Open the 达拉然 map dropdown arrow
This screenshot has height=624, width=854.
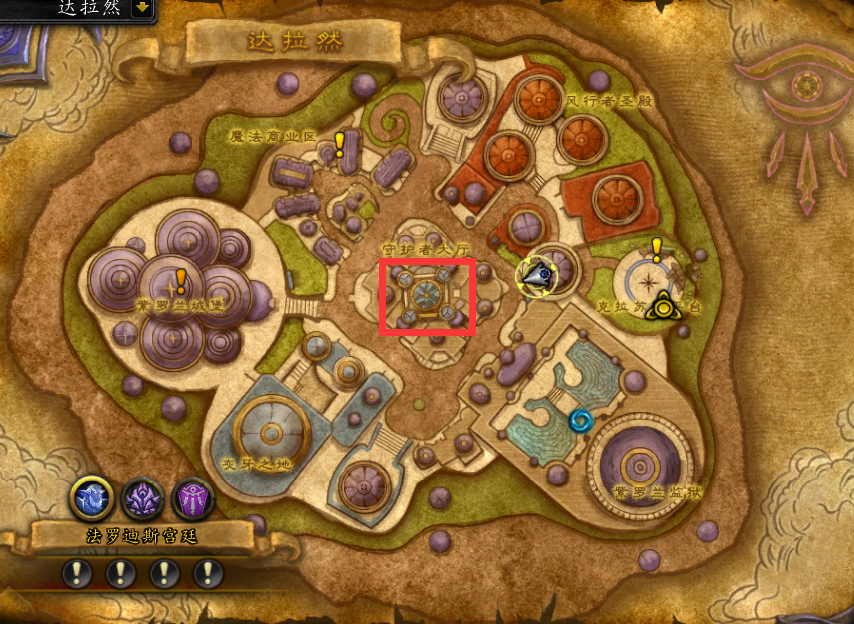coord(141,8)
